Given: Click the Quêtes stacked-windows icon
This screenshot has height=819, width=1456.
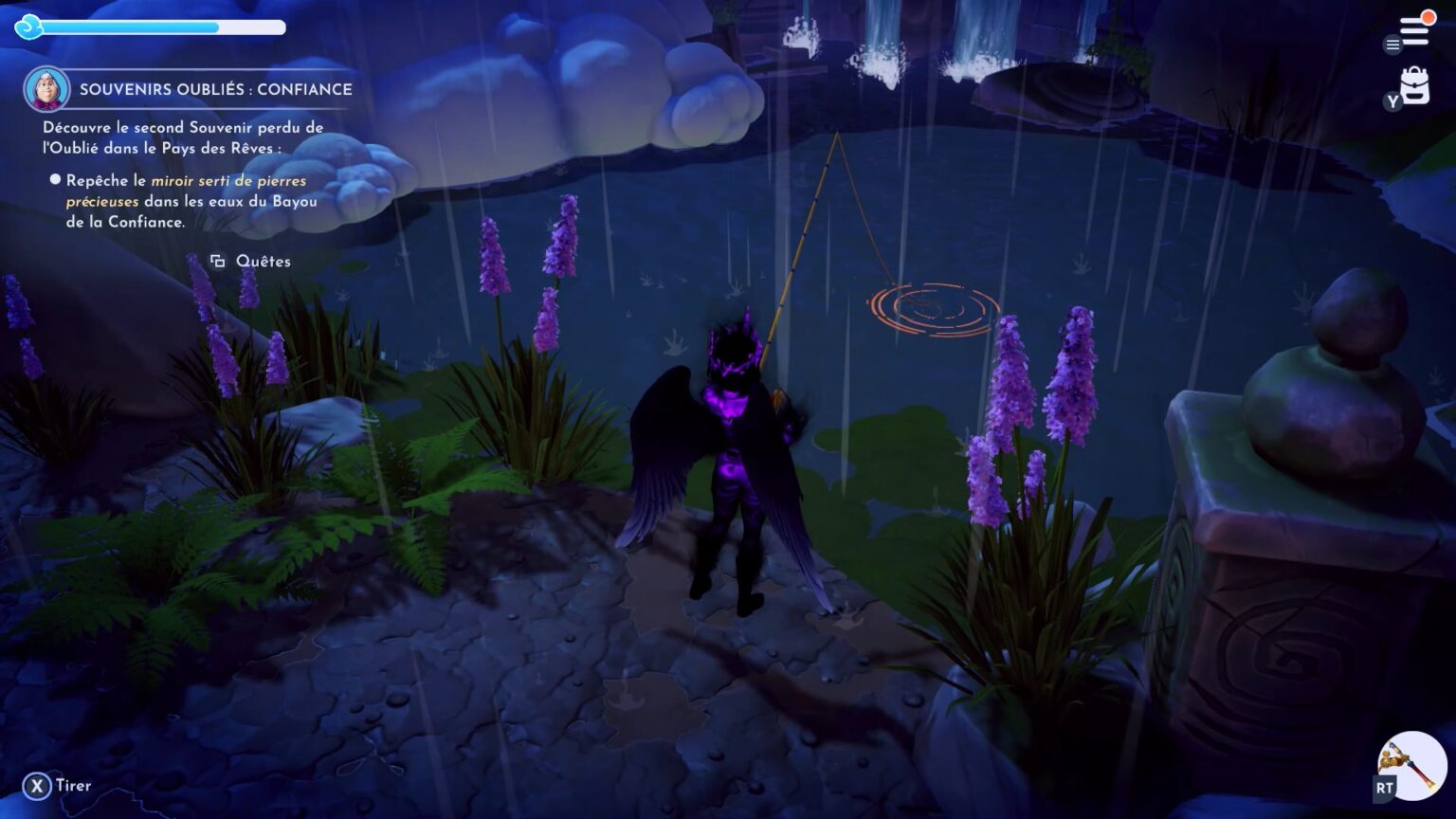Looking at the screenshot, I should 219,261.
